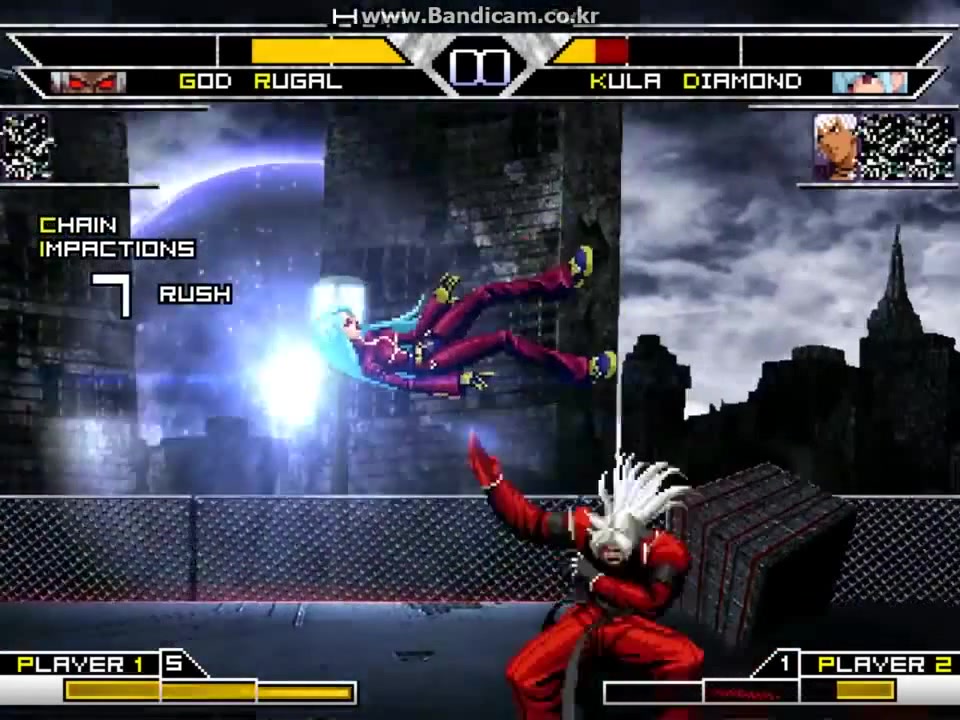The image size is (960, 720).
Task: Click God Rugal's red-eyed portrait
Action: 88,82
